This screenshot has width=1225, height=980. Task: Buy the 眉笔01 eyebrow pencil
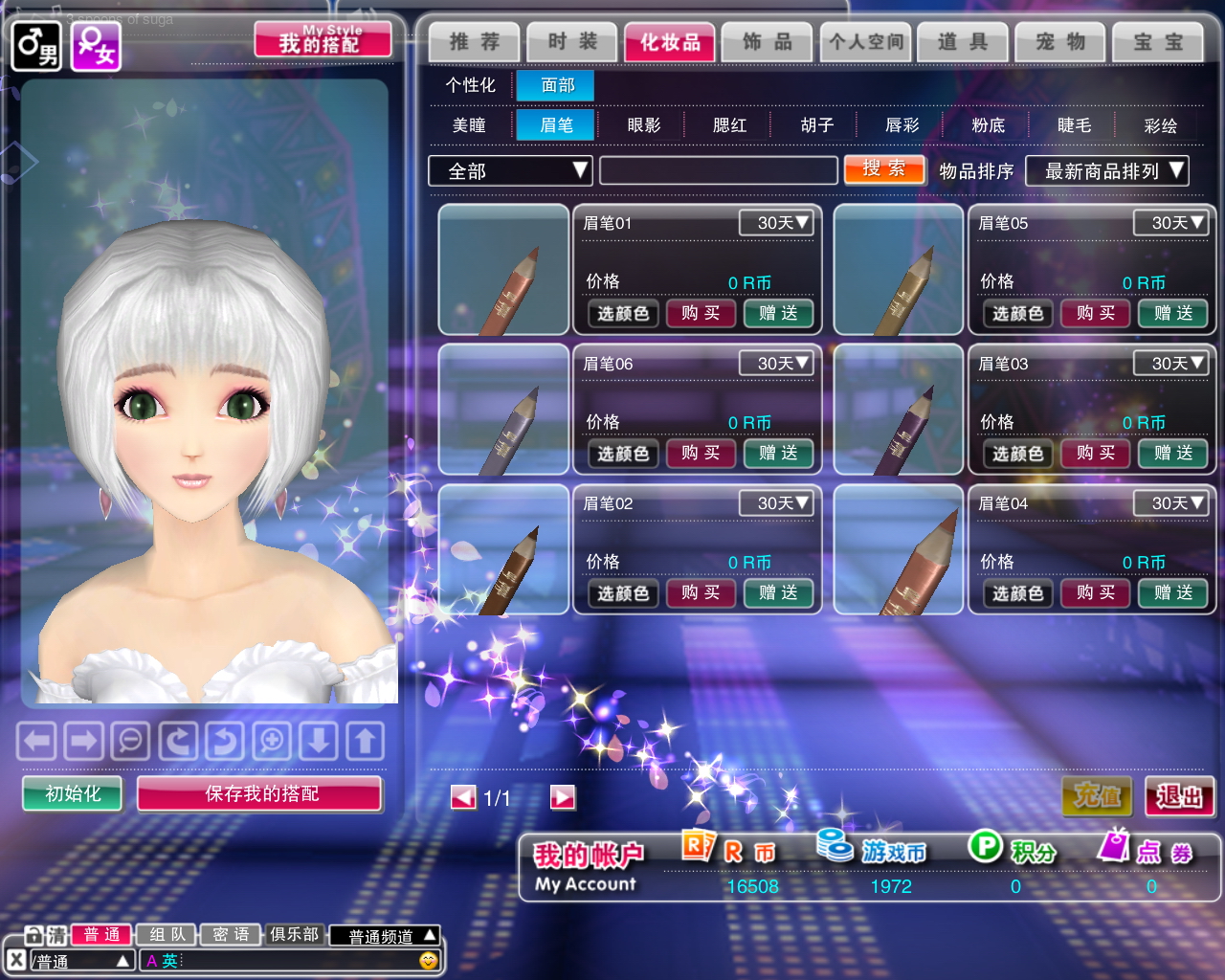tap(700, 313)
